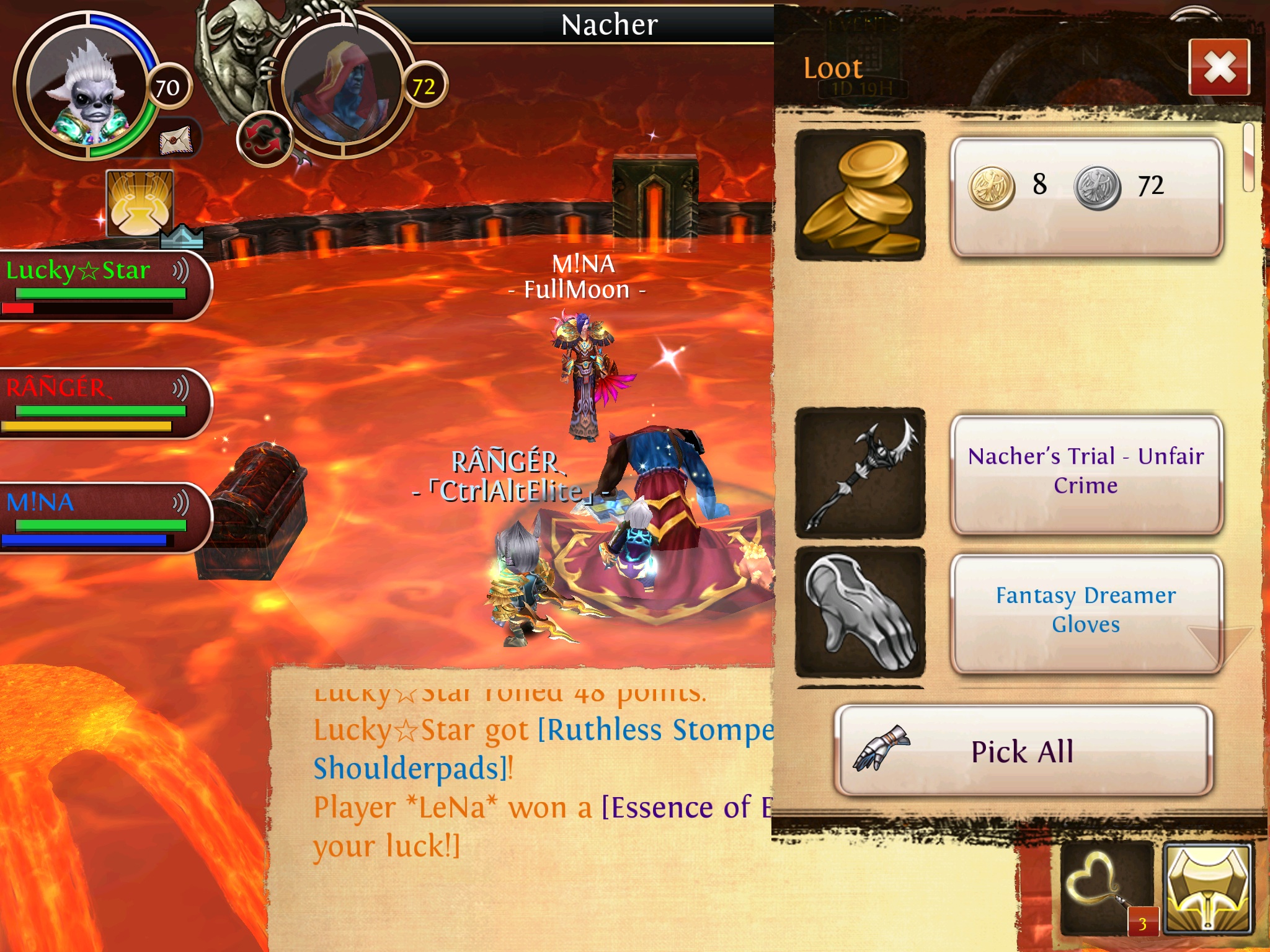Click the loot list scrollbar
1270x952 pixels.
click(1249, 157)
